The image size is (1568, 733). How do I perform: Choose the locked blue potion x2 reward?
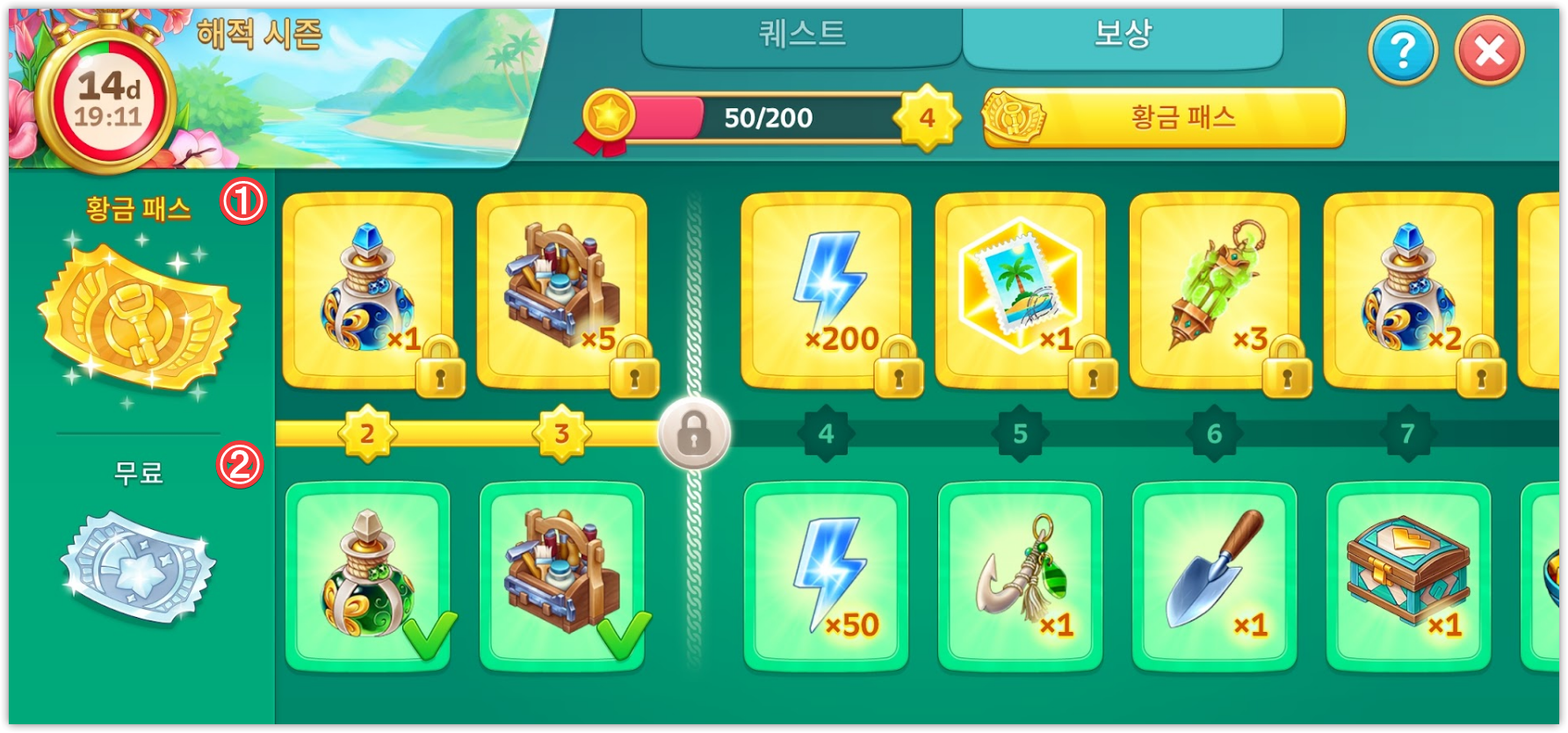1408,291
